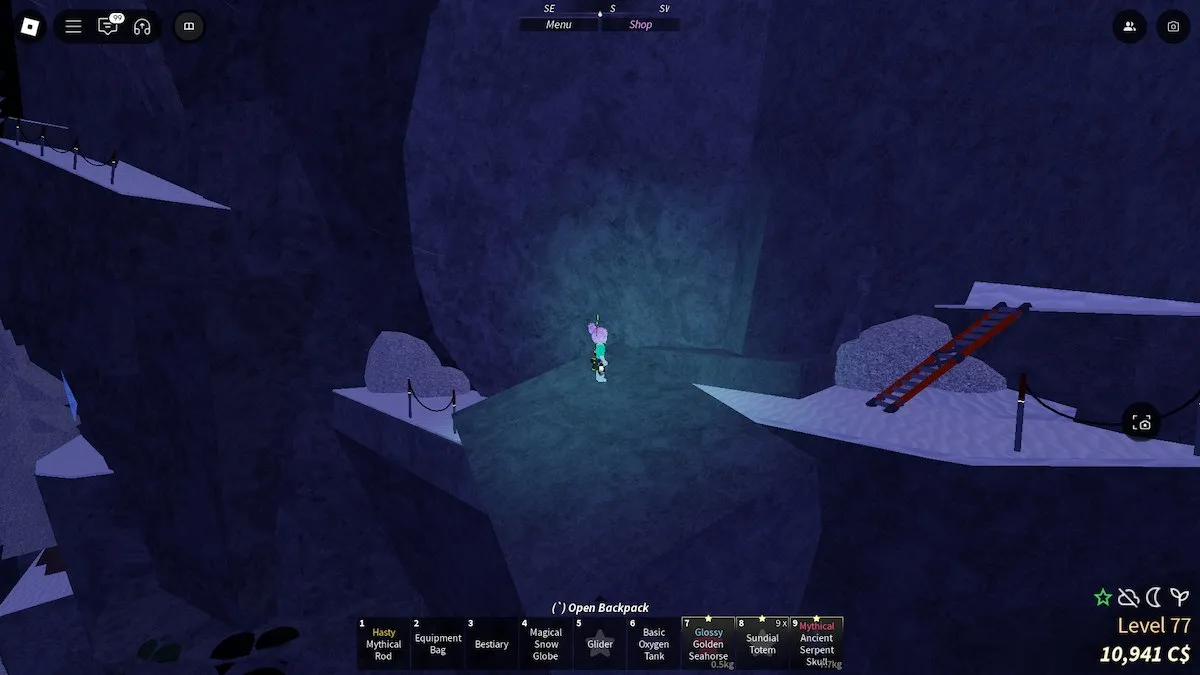
Task: Equip the Glider hotbar slot
Action: coord(600,643)
